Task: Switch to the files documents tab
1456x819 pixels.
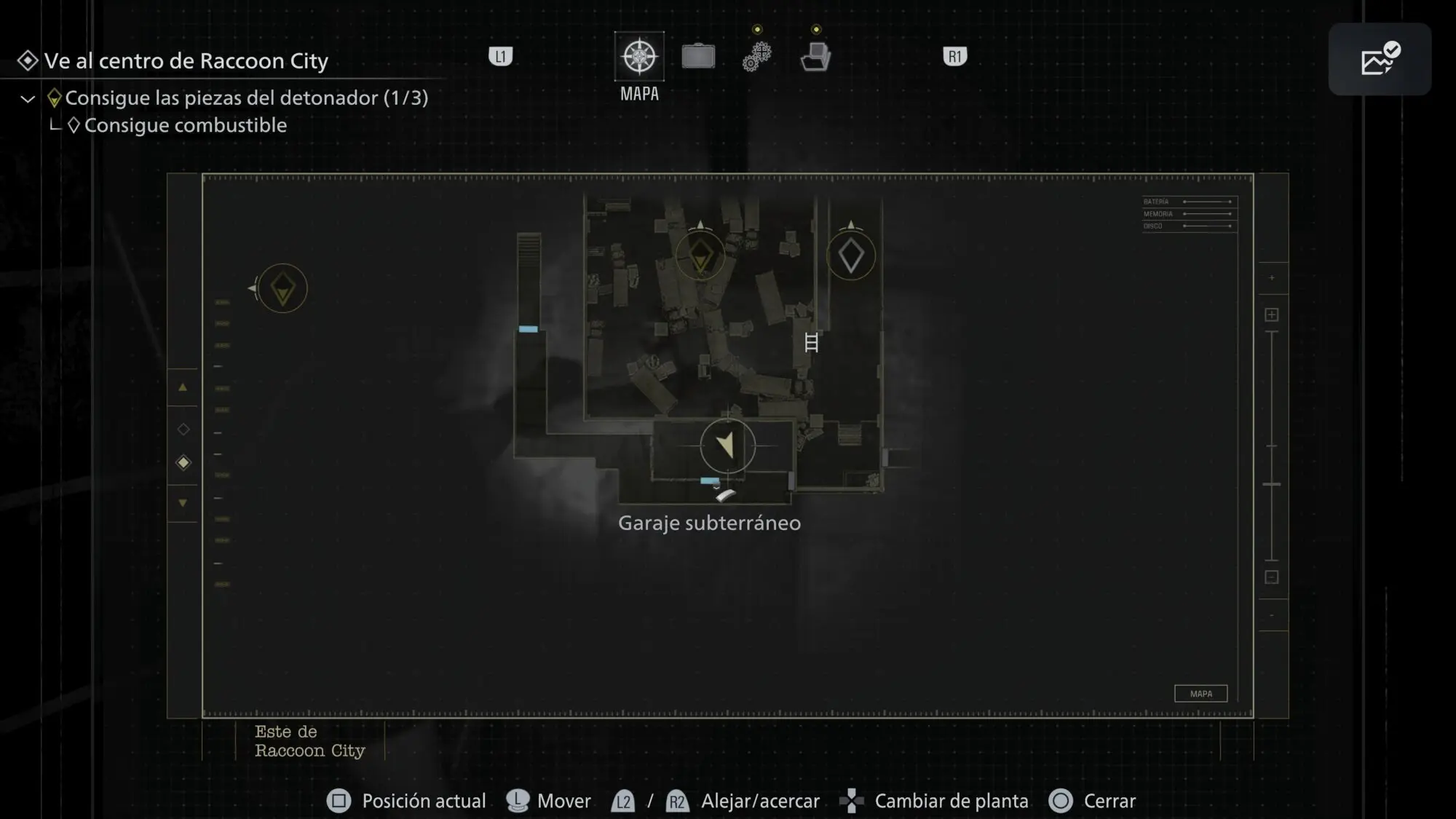Action: (815, 57)
